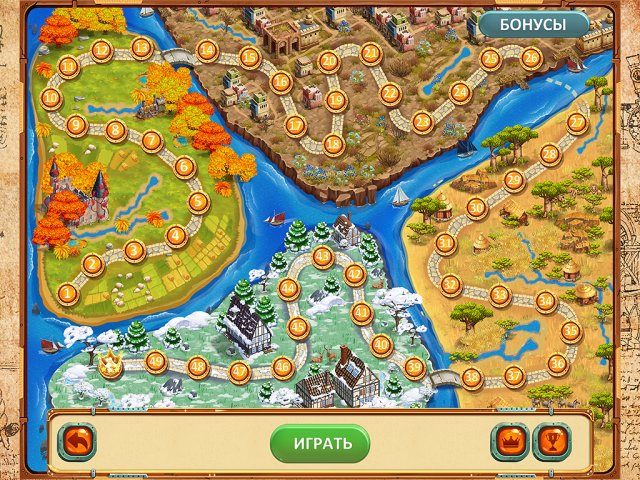The image size is (640, 480).
Task: Open the Бонусы panel
Action: click(x=532, y=24)
